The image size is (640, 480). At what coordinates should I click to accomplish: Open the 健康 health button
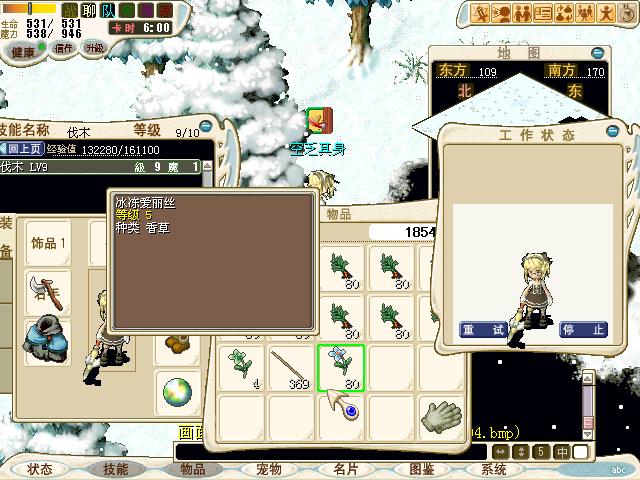point(22,50)
